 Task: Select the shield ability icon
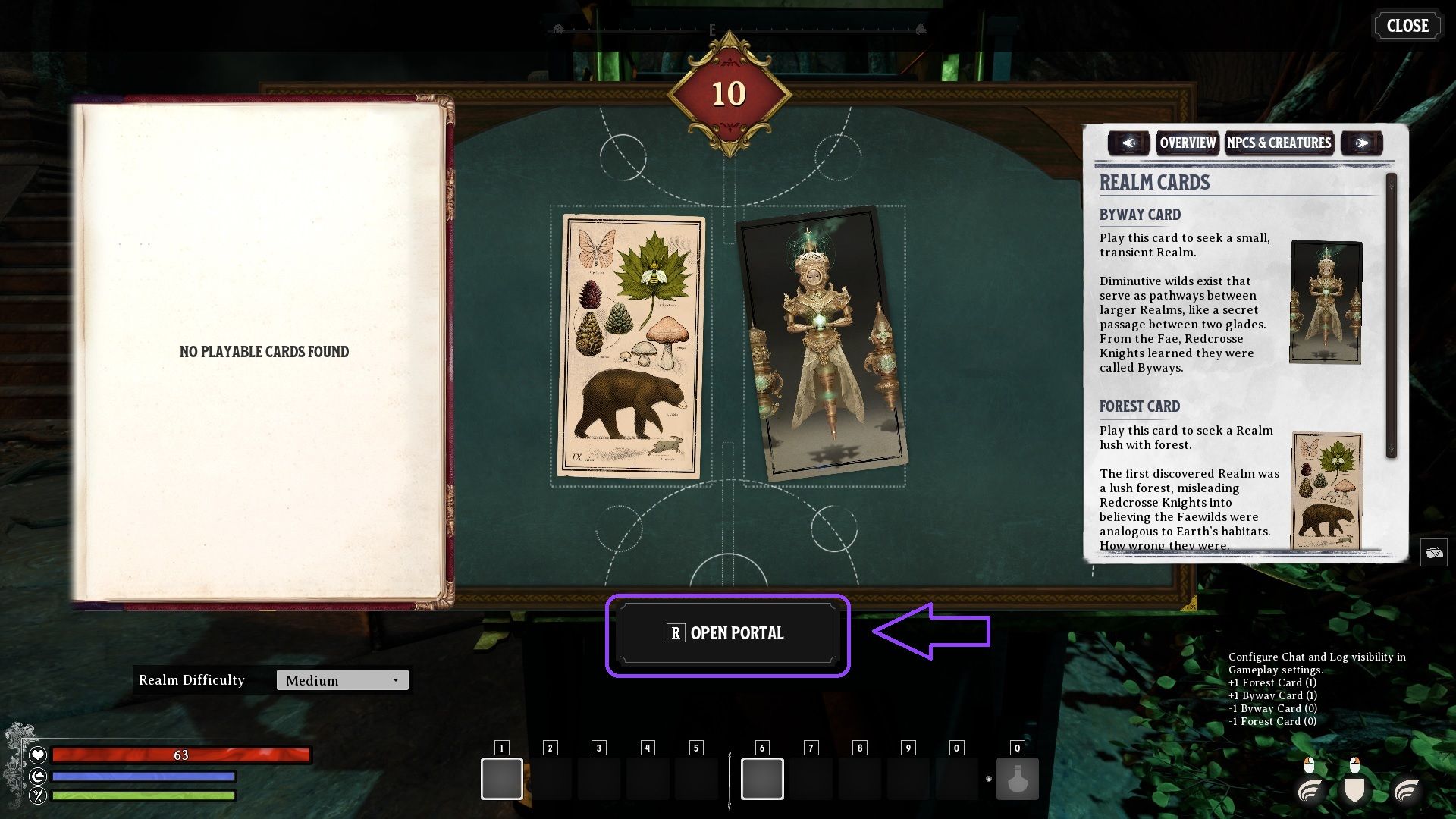point(1354,789)
